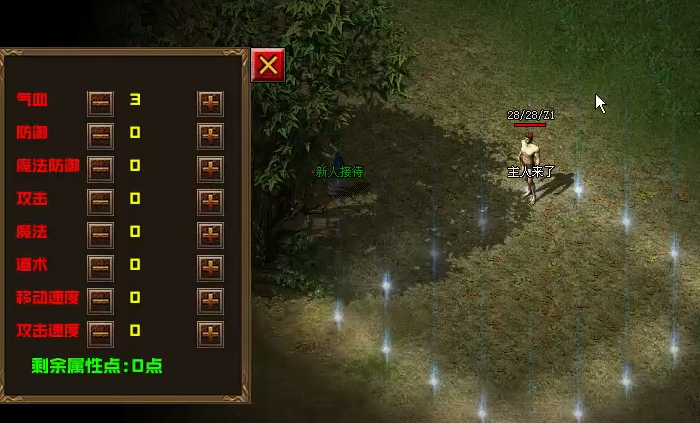
Task: Remove a point from 道术
Action: 101,267
